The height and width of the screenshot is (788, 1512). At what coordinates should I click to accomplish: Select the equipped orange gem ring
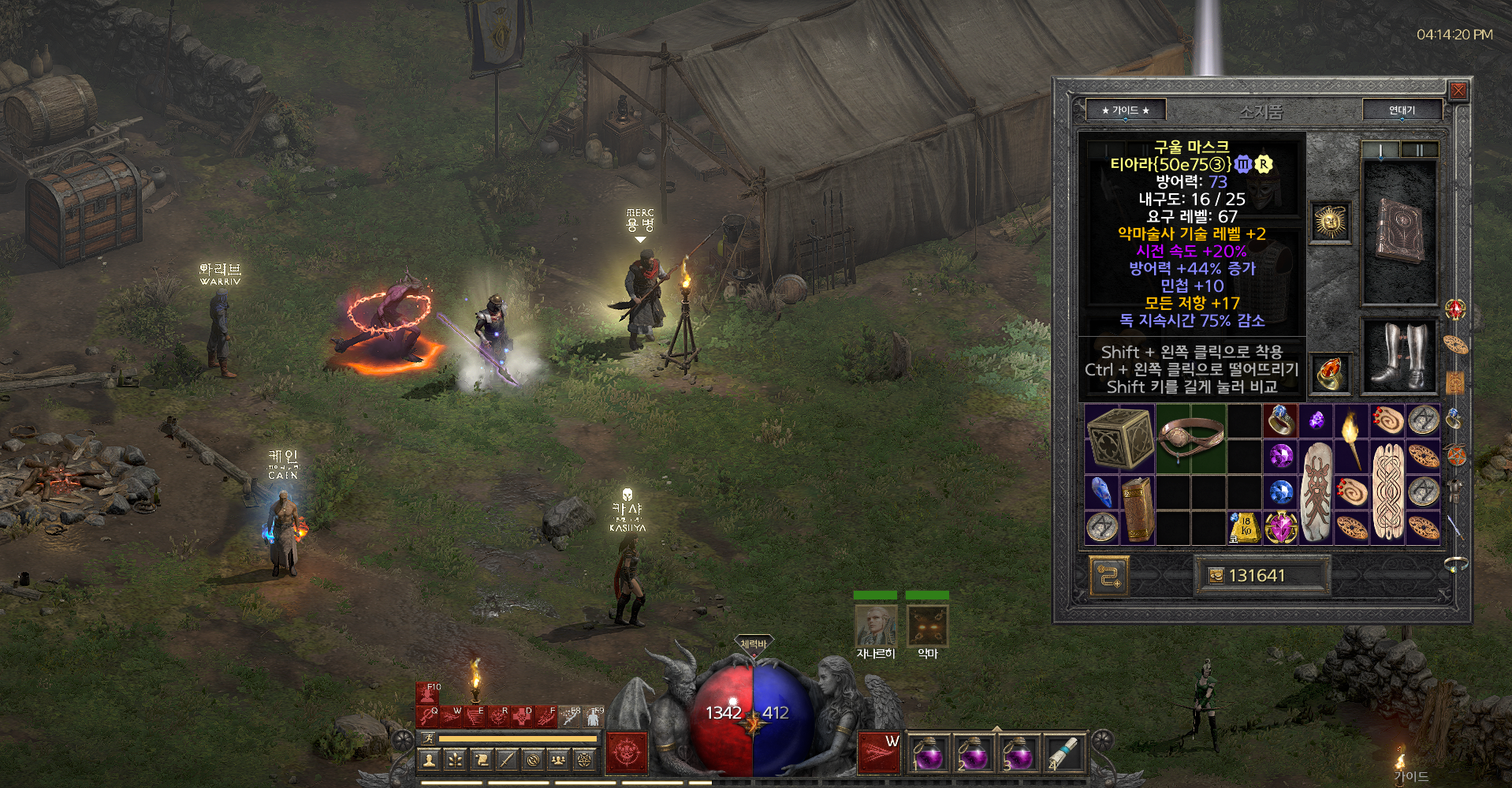point(1331,372)
